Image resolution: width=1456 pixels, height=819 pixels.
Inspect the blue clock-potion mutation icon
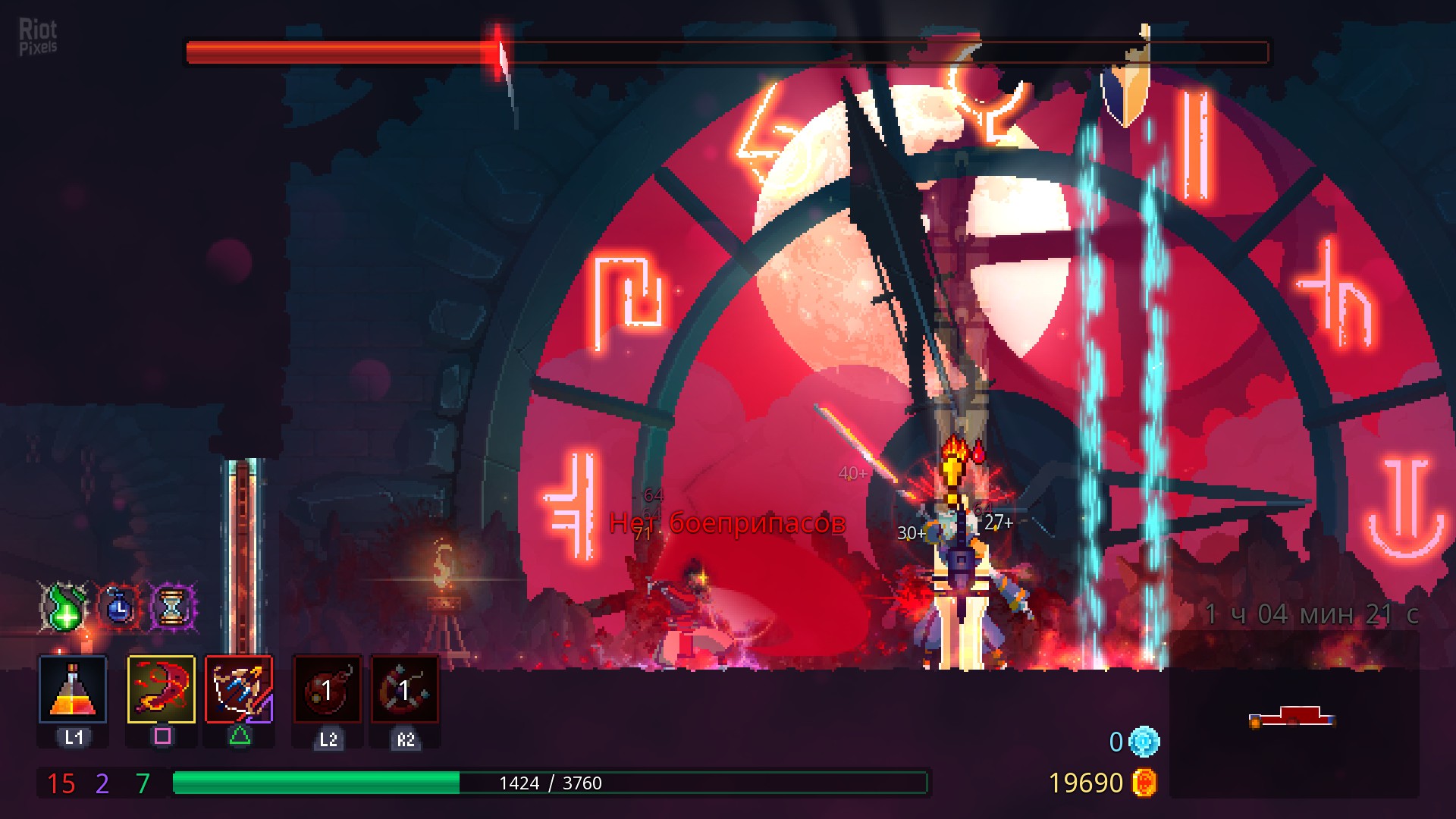(120, 607)
